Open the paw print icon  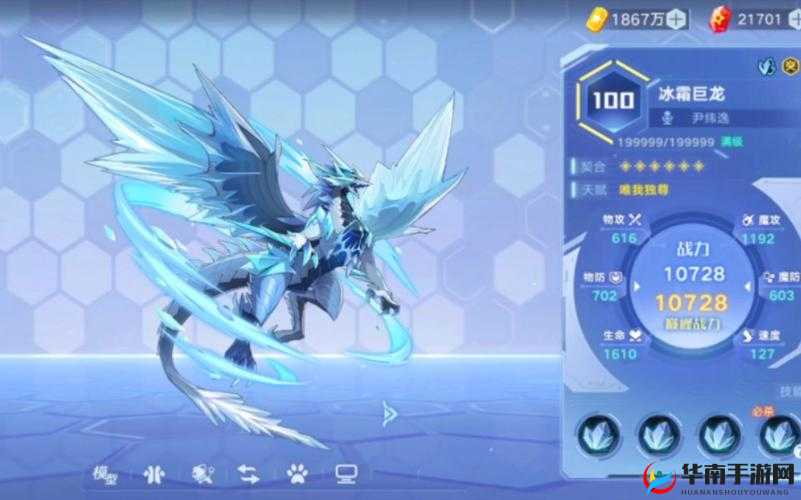(298, 474)
